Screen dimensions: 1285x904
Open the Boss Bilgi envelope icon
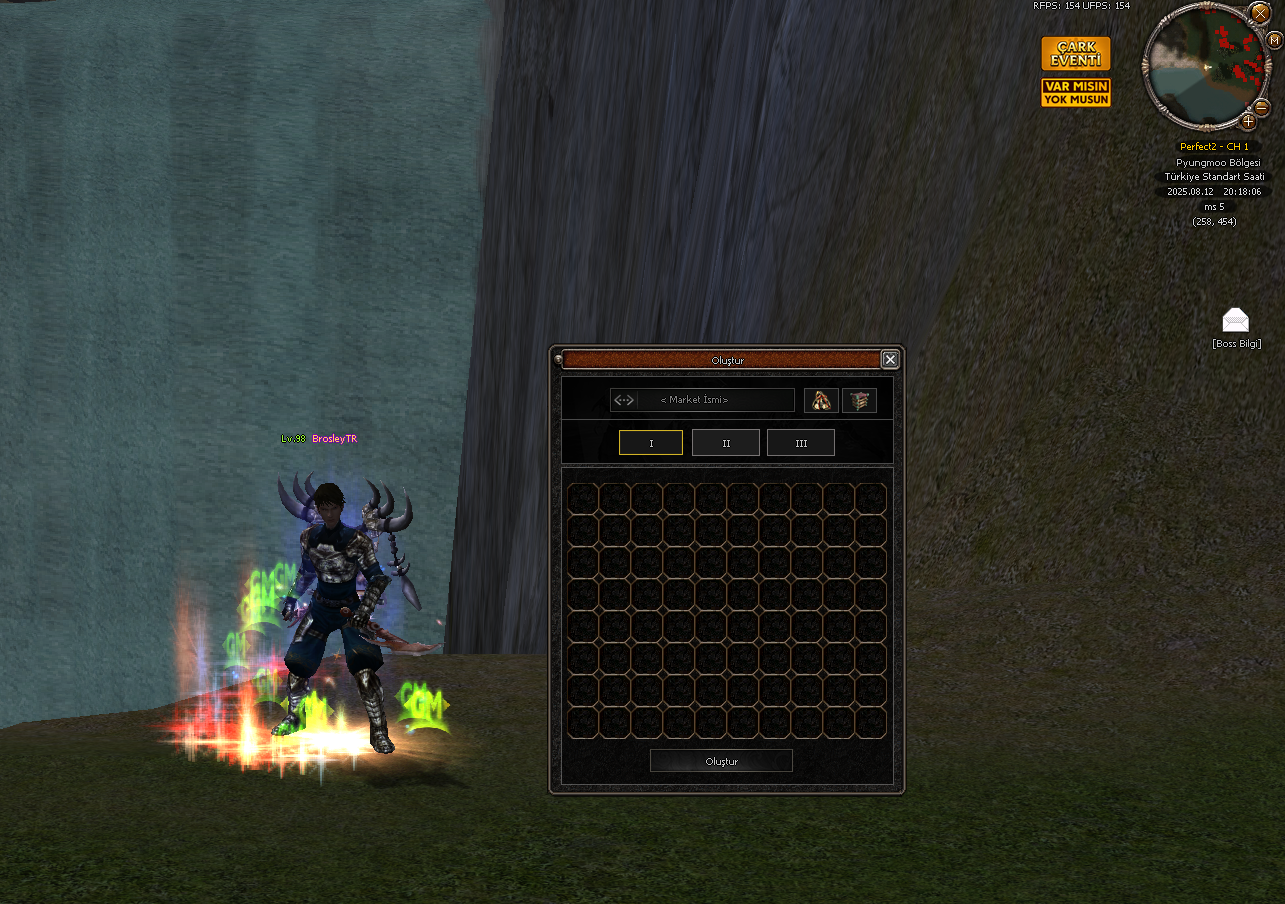(1236, 321)
